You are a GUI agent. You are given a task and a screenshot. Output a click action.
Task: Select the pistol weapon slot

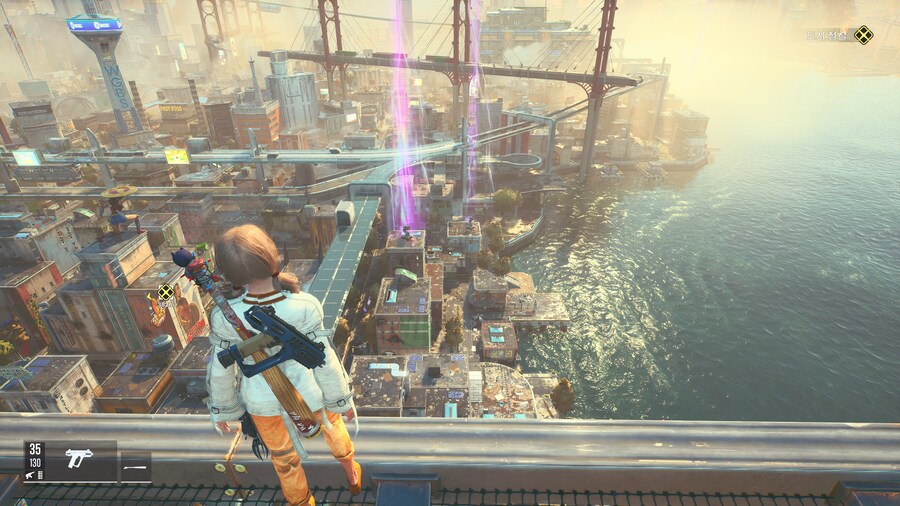tap(79, 458)
